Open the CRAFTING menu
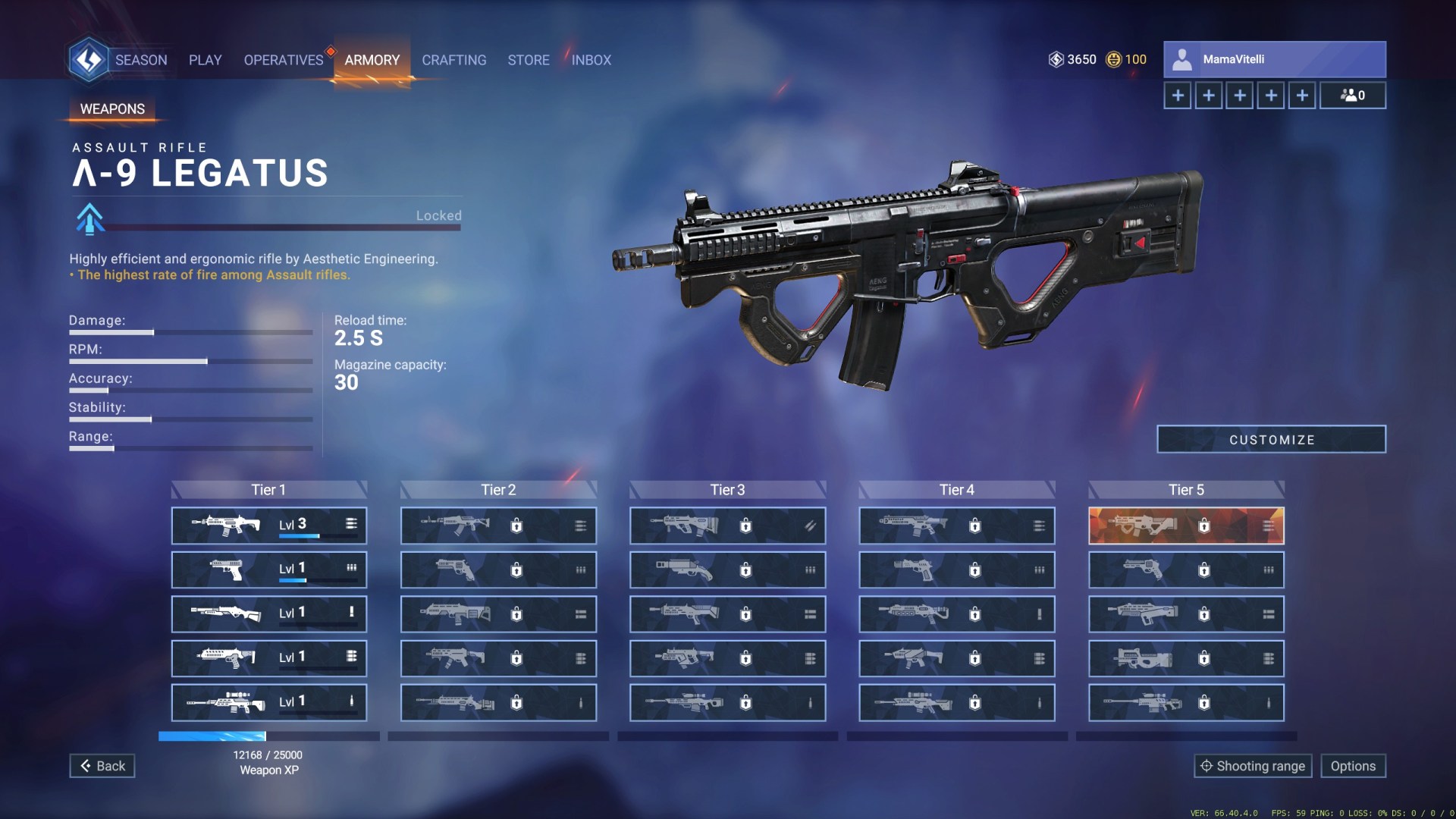This screenshot has width=1456, height=819. click(454, 60)
